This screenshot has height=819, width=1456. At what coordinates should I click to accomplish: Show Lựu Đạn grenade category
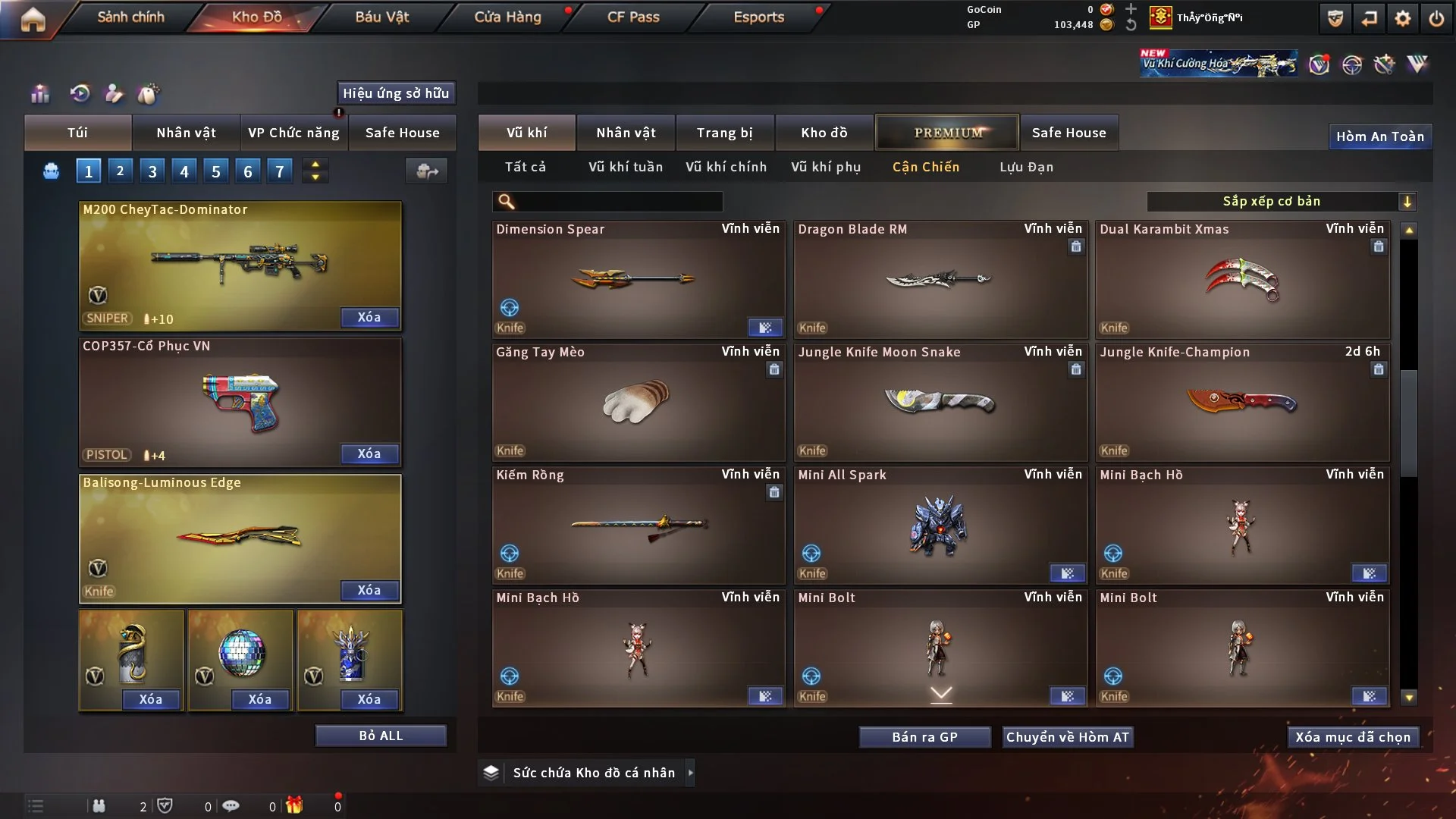pos(1026,167)
